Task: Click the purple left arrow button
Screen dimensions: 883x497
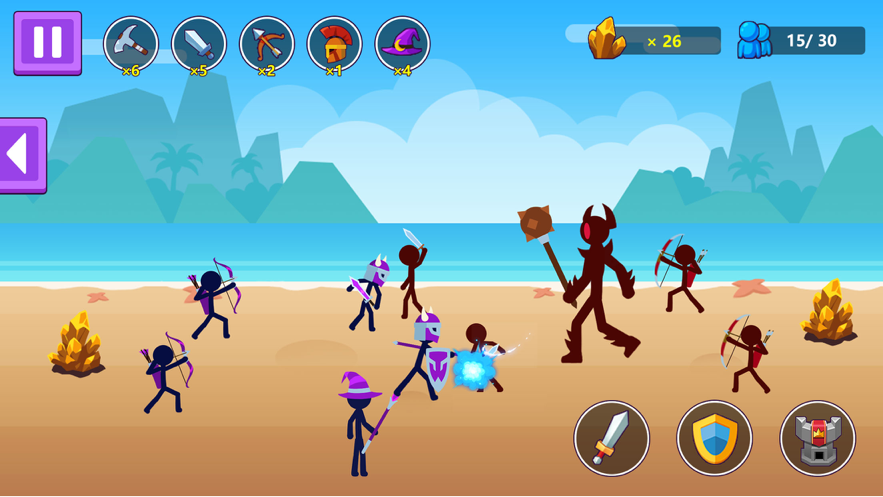Action: (22, 155)
